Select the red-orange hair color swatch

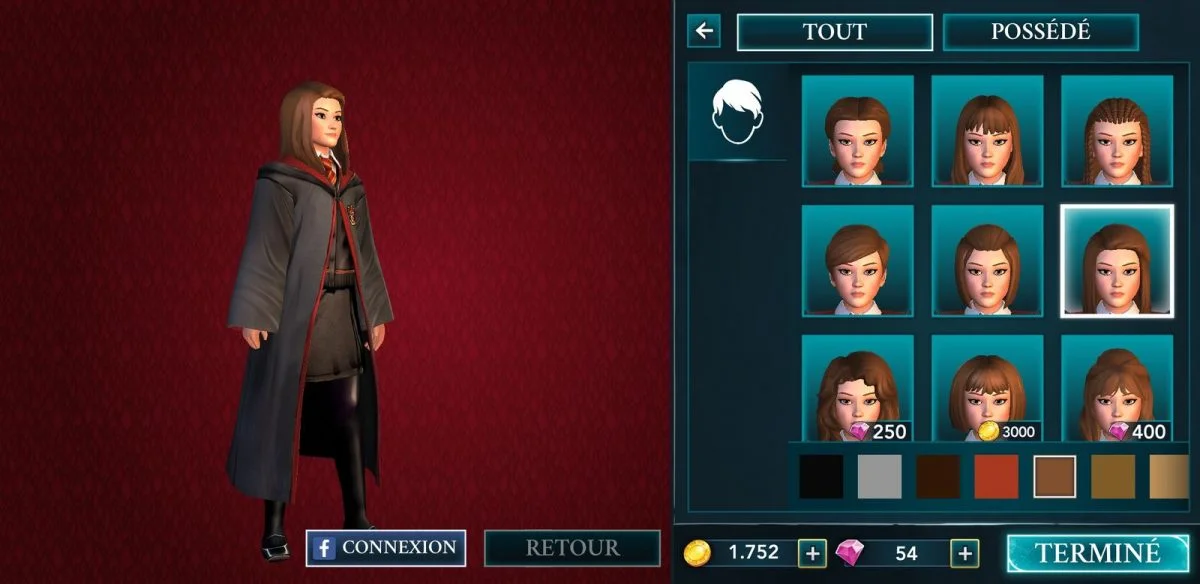click(x=996, y=477)
